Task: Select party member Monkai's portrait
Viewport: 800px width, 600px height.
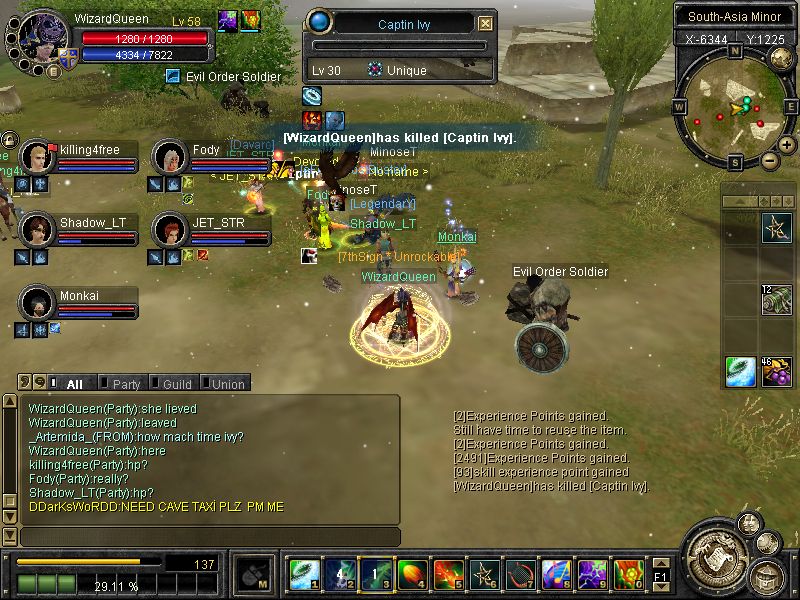Action: [x=38, y=301]
